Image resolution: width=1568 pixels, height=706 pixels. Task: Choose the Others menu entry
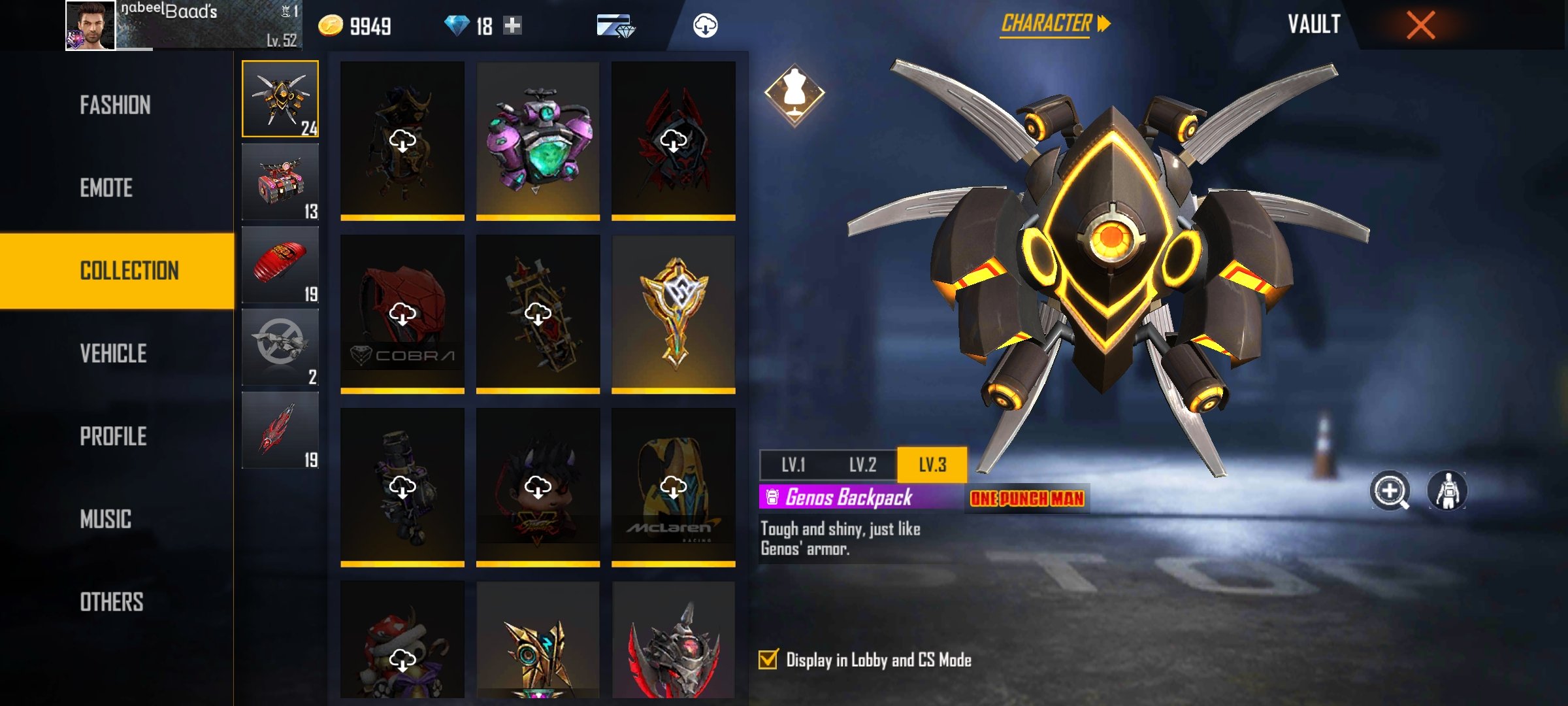point(112,602)
